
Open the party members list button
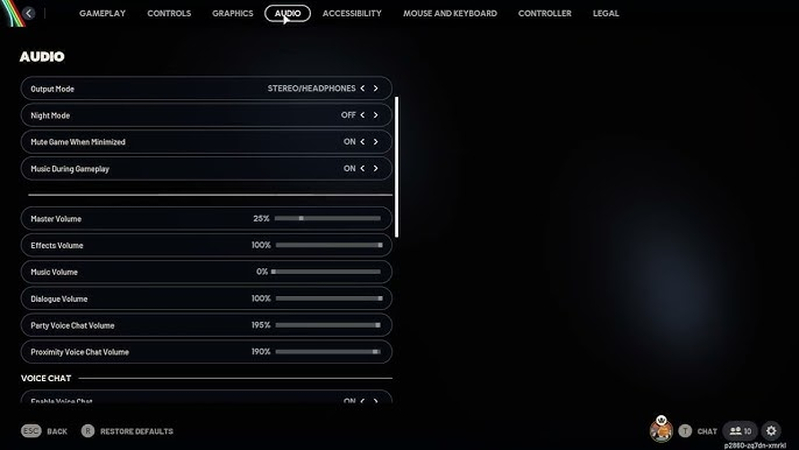click(740, 431)
